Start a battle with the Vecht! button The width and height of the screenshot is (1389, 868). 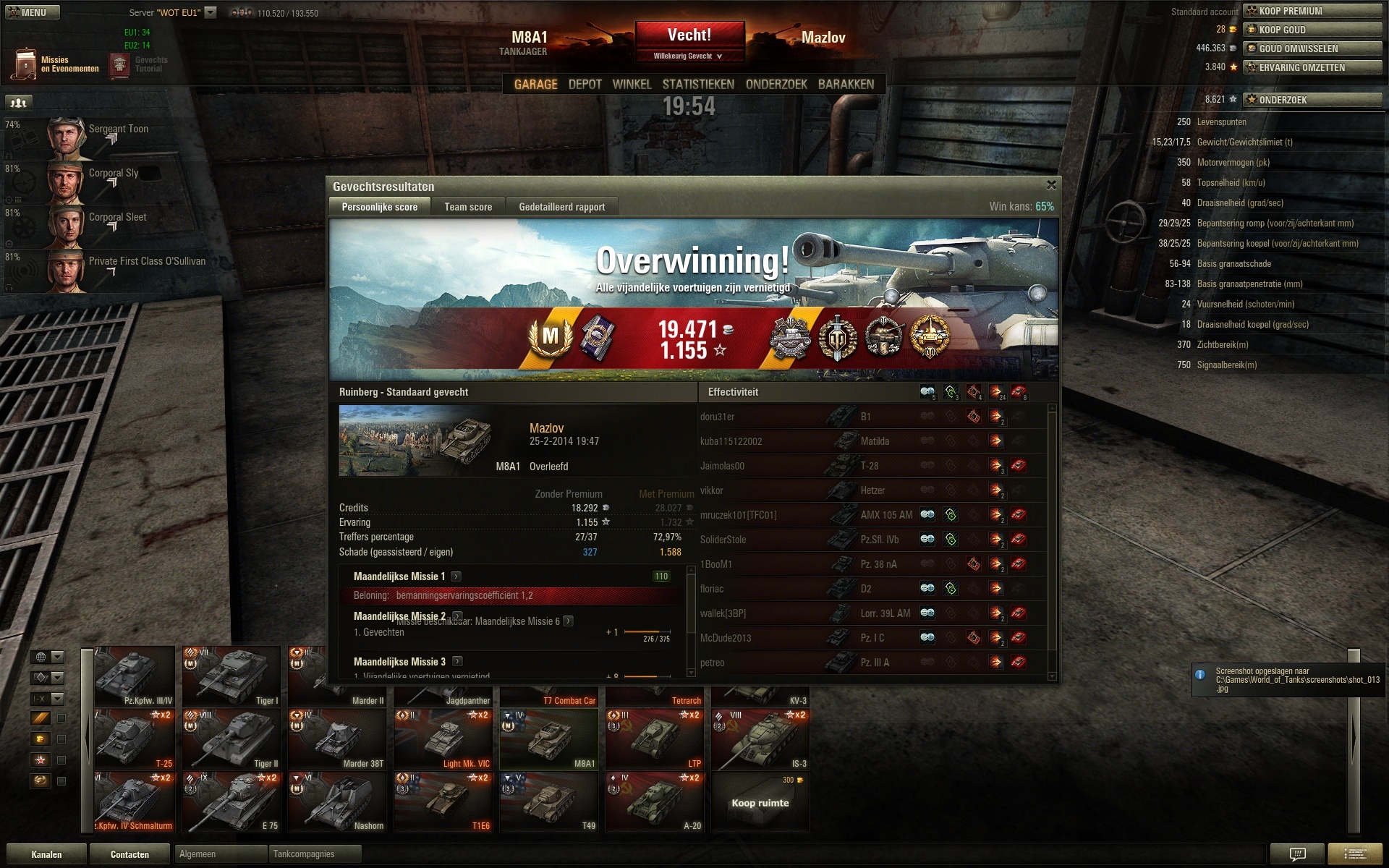[x=689, y=35]
